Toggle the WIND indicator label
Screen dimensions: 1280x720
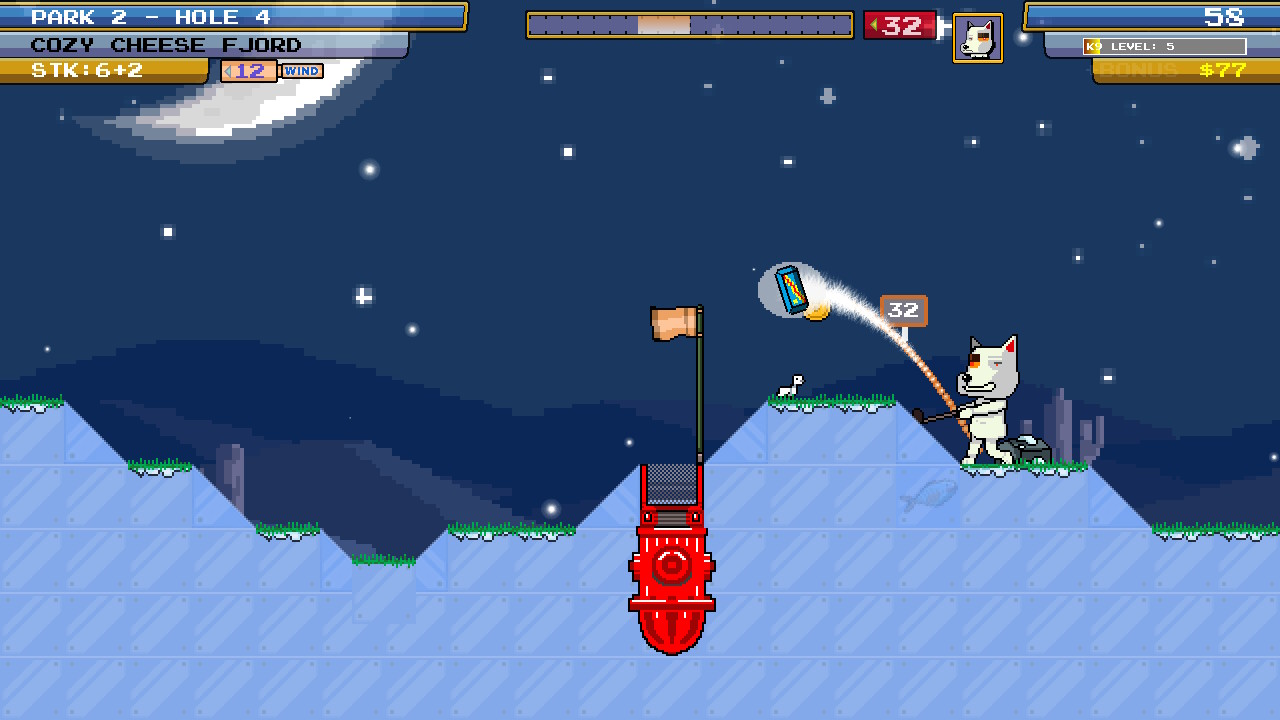[x=301, y=70]
